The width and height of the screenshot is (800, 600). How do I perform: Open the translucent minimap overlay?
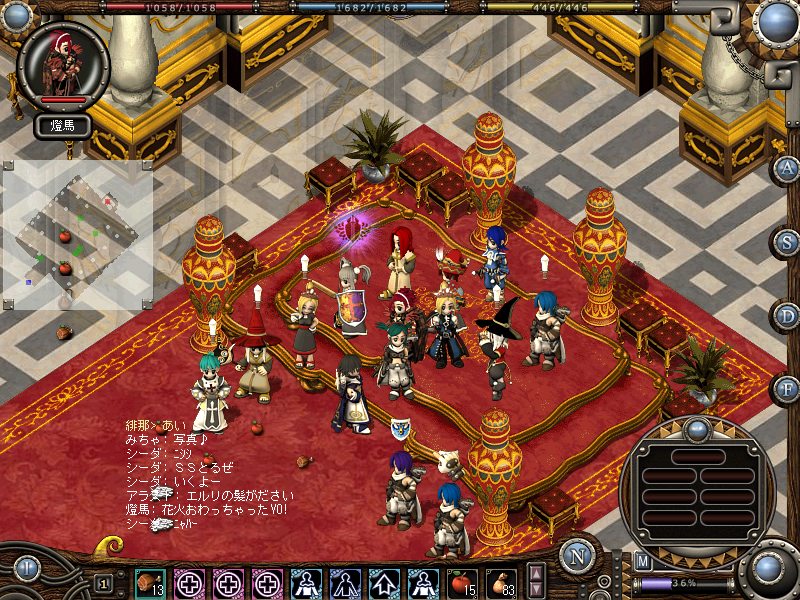(x=76, y=235)
